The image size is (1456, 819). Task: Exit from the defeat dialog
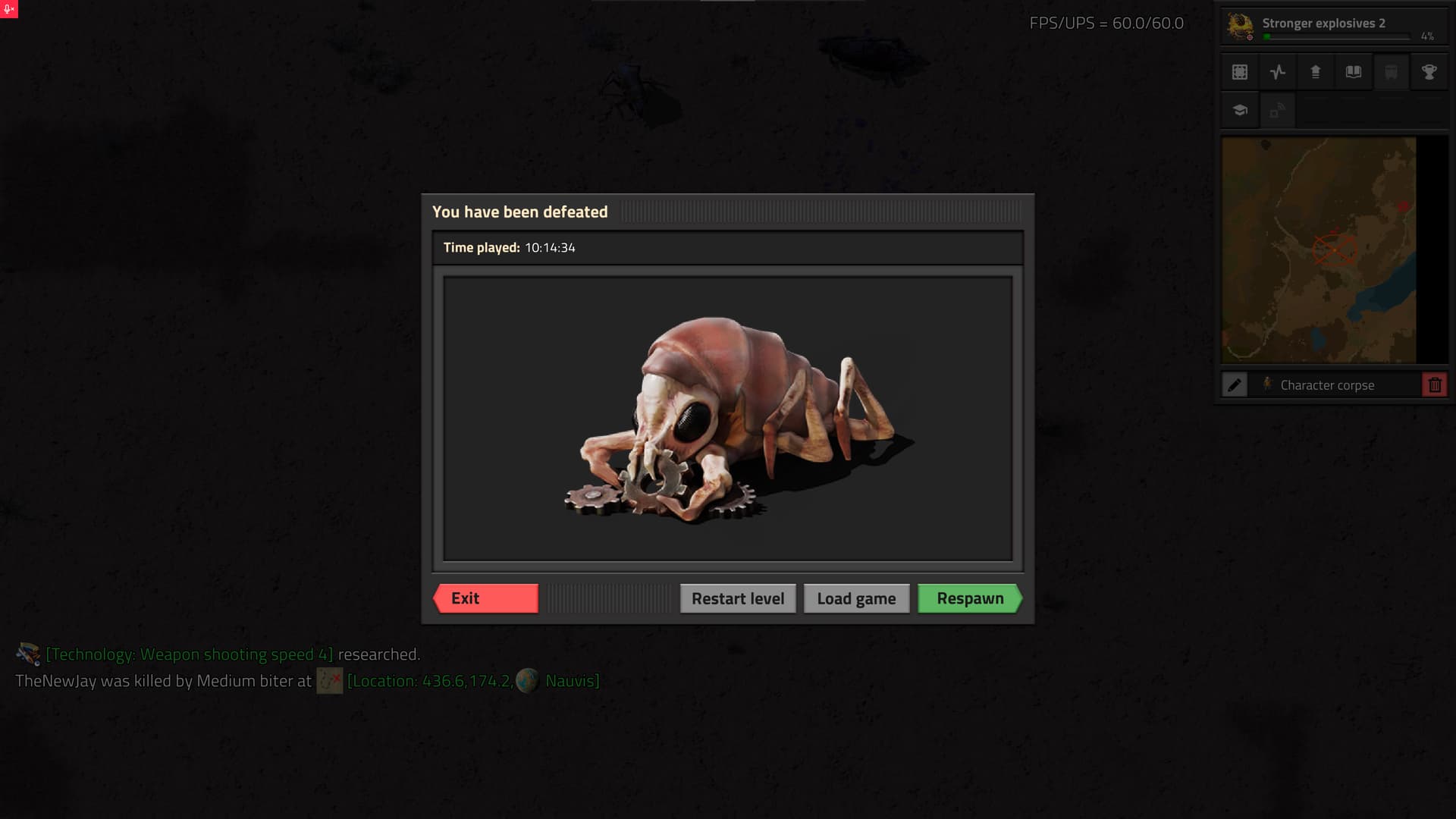coord(486,598)
